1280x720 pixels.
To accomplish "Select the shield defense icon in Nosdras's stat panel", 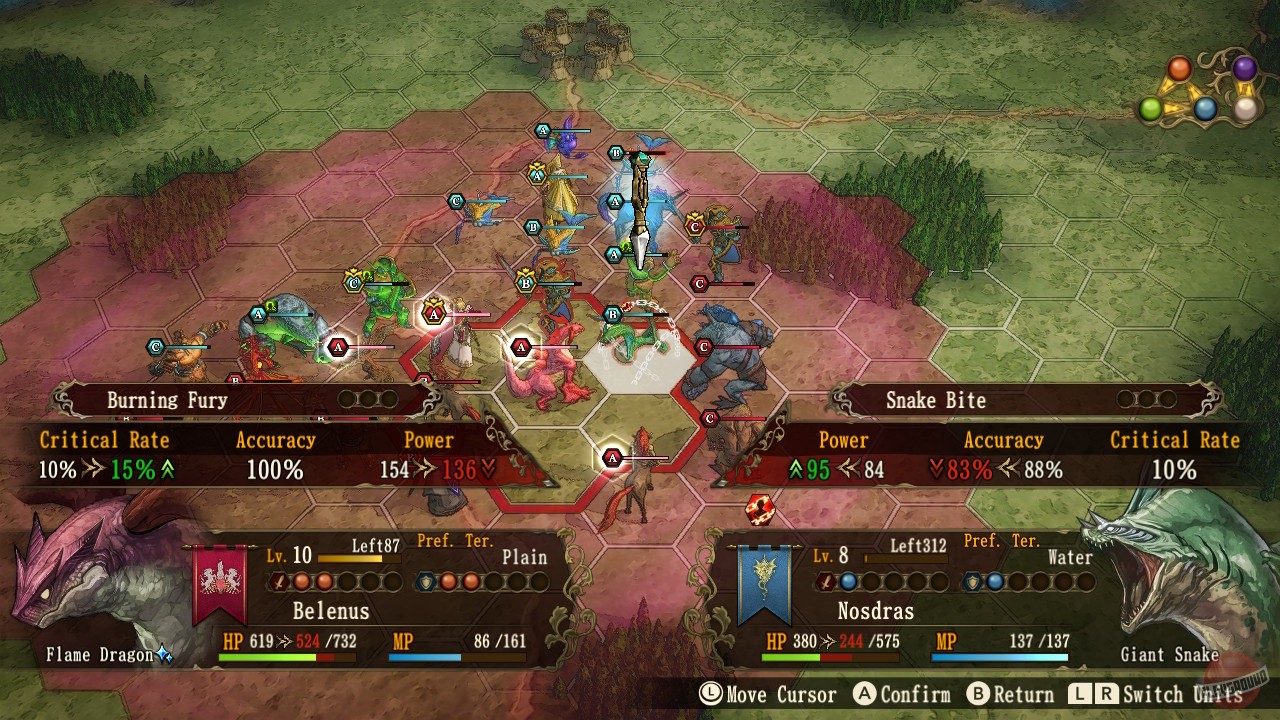I will click(973, 581).
